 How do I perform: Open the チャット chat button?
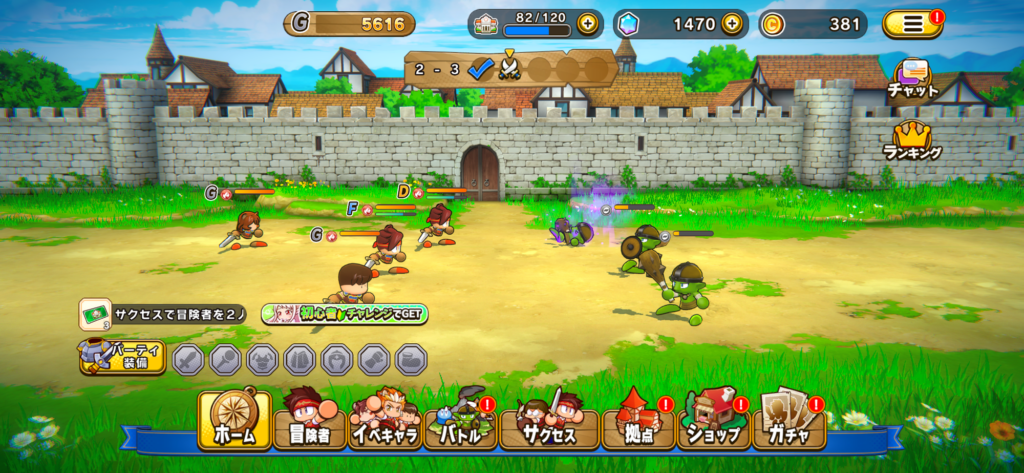(913, 79)
